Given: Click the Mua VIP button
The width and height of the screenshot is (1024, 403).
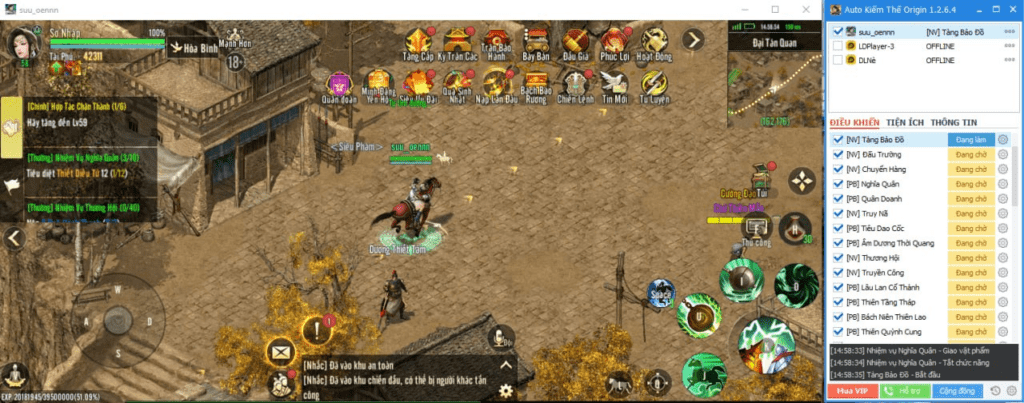Looking at the screenshot, I should [851, 390].
